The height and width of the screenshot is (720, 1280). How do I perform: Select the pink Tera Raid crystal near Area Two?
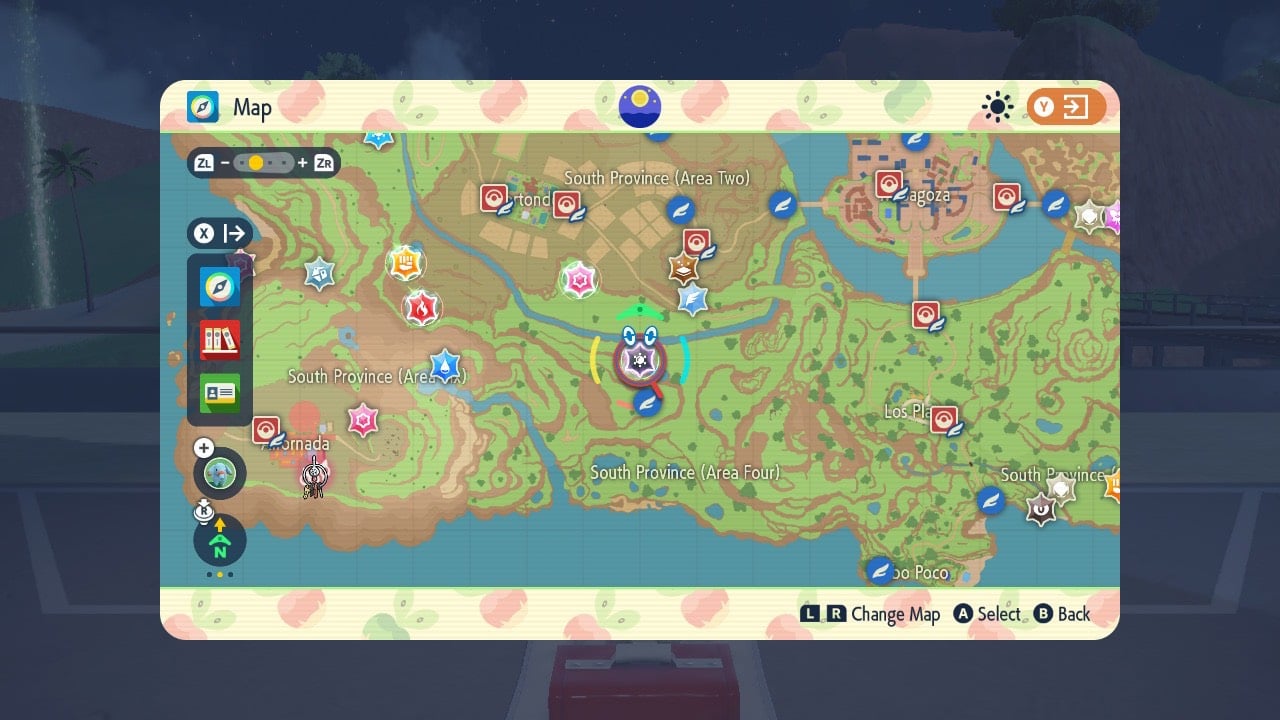pos(578,280)
